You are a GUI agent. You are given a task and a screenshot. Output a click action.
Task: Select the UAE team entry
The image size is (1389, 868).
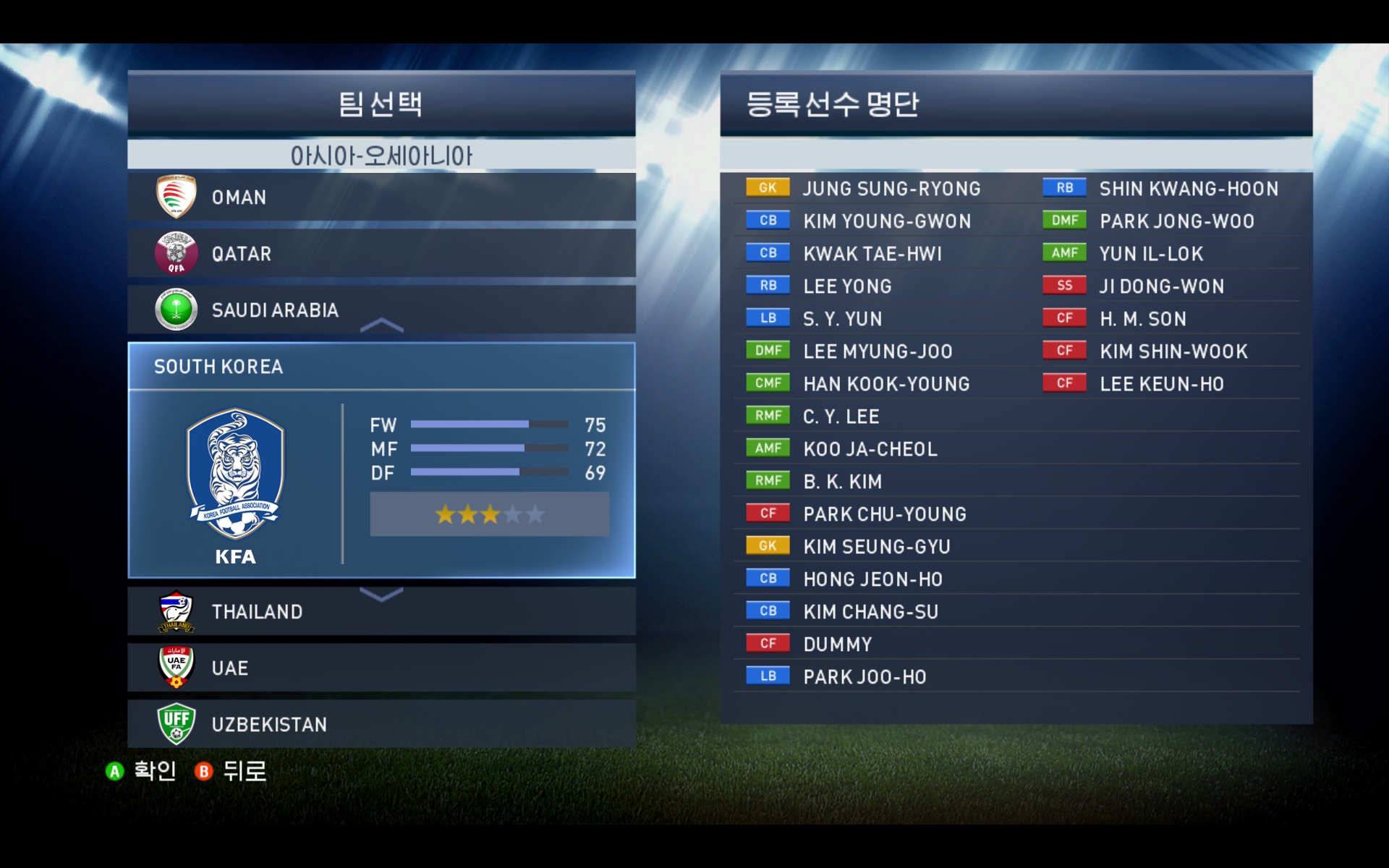(x=381, y=668)
